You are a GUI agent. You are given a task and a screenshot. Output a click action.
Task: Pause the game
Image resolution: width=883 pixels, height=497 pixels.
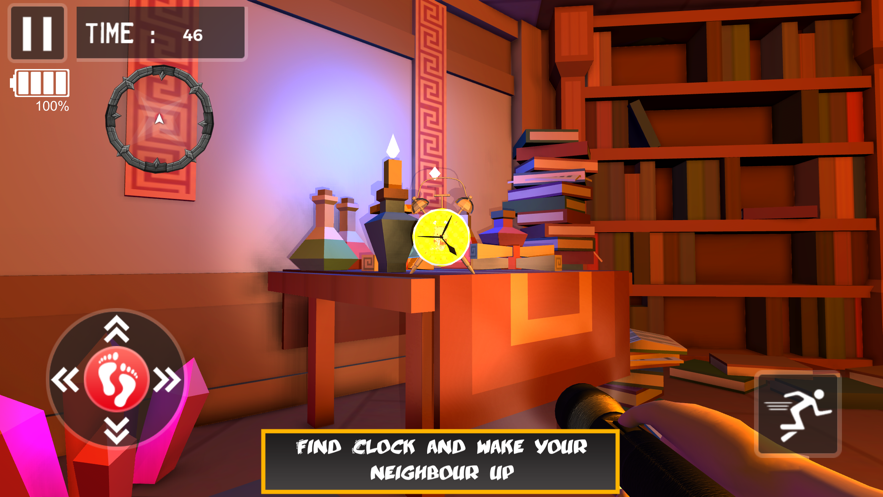(37, 33)
